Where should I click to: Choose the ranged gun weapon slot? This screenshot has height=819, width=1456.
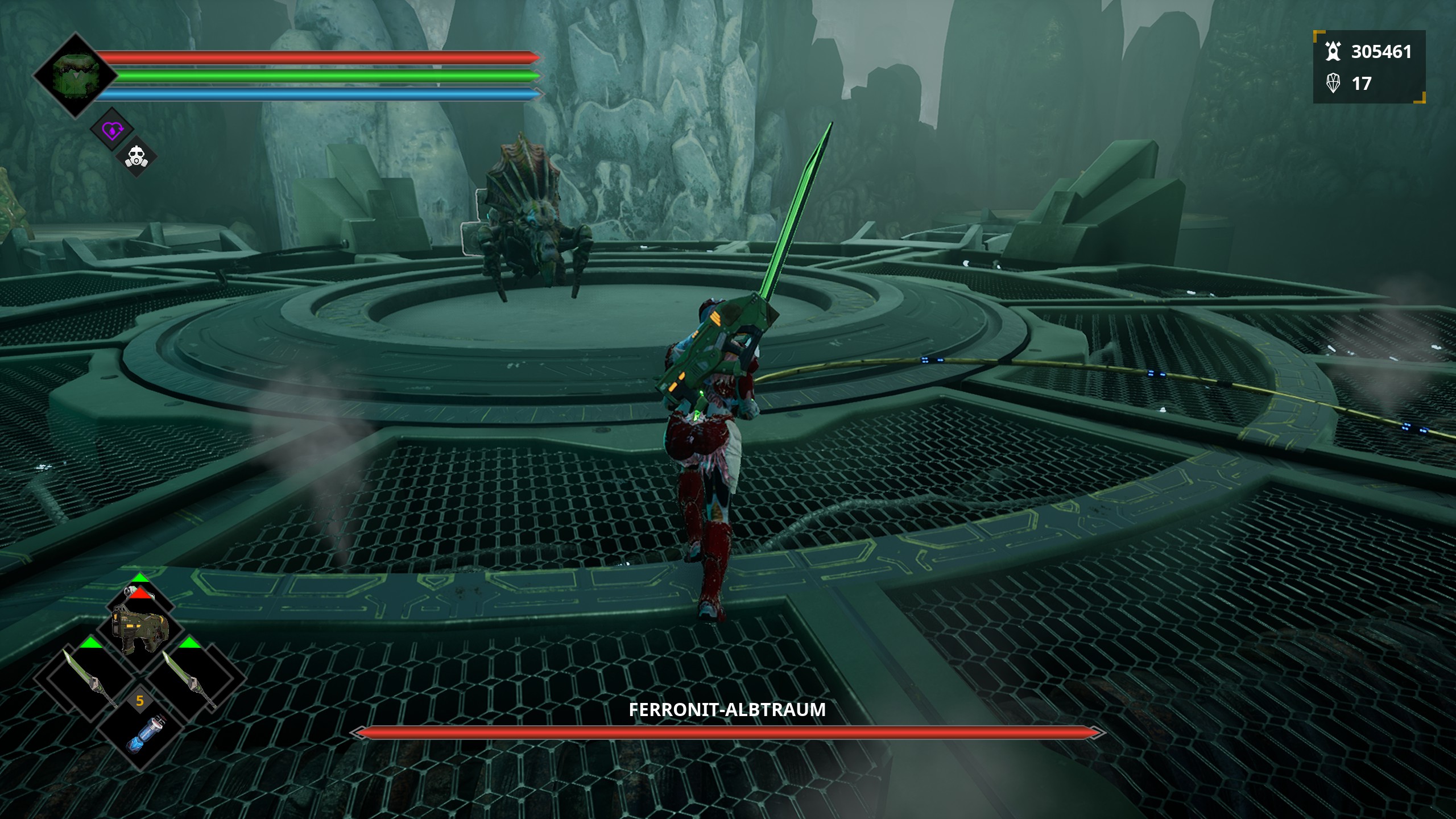[x=140, y=629]
